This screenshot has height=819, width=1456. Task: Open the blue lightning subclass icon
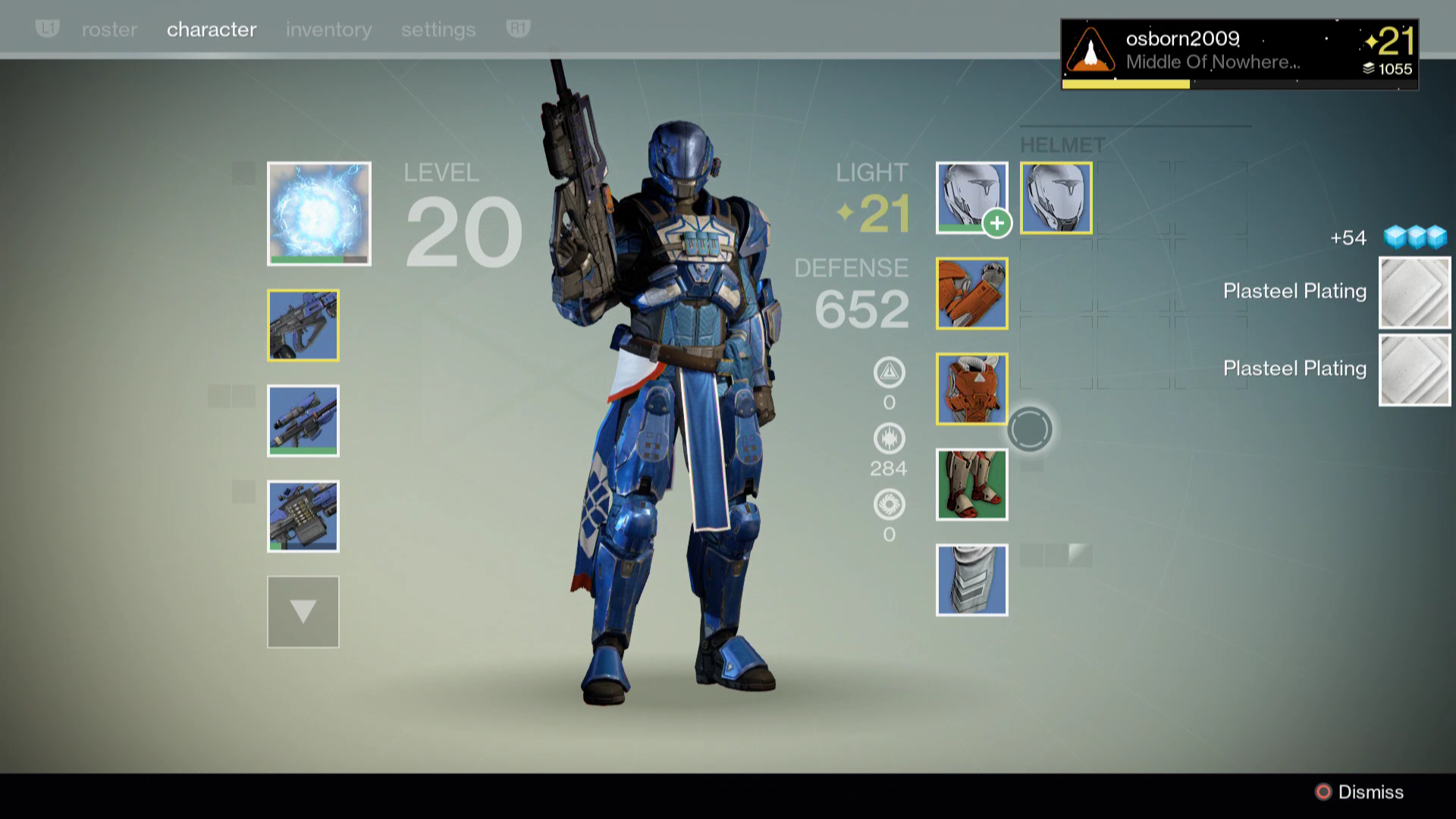click(x=318, y=213)
